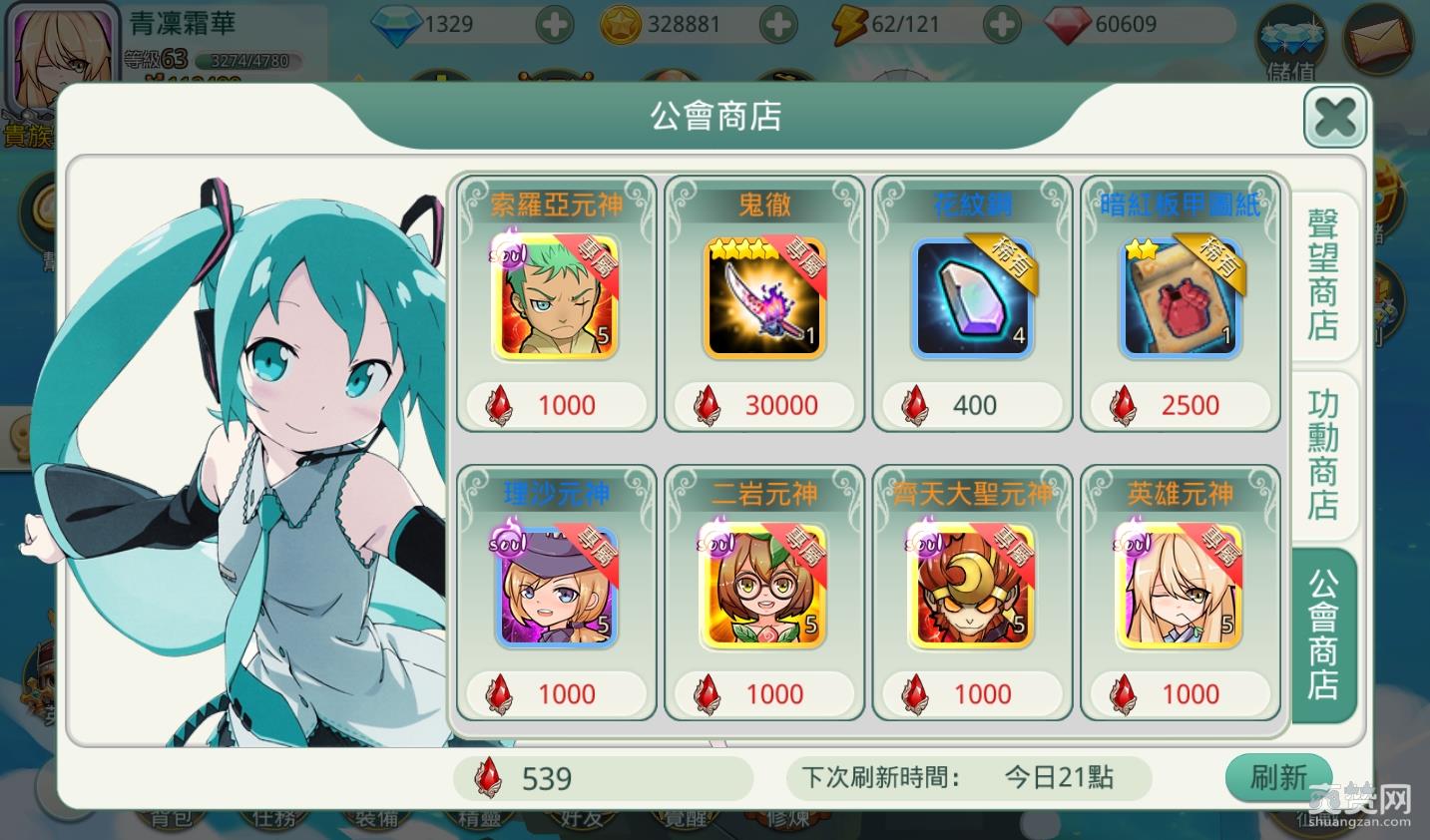The width and height of the screenshot is (1430, 840).
Task: Buy 鬼徹 for 30000 gems
Action: tap(764, 405)
